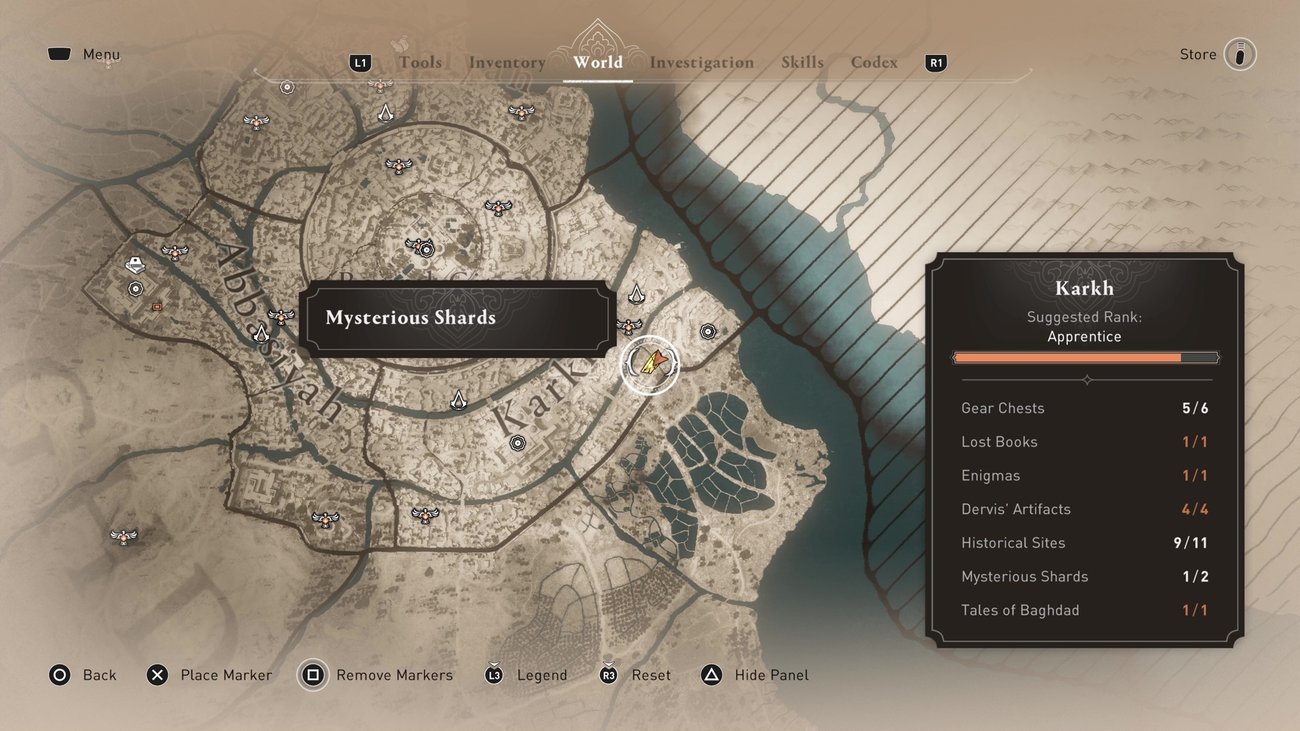Image resolution: width=1300 pixels, height=731 pixels.
Task: Show the Codex tab
Action: point(874,62)
